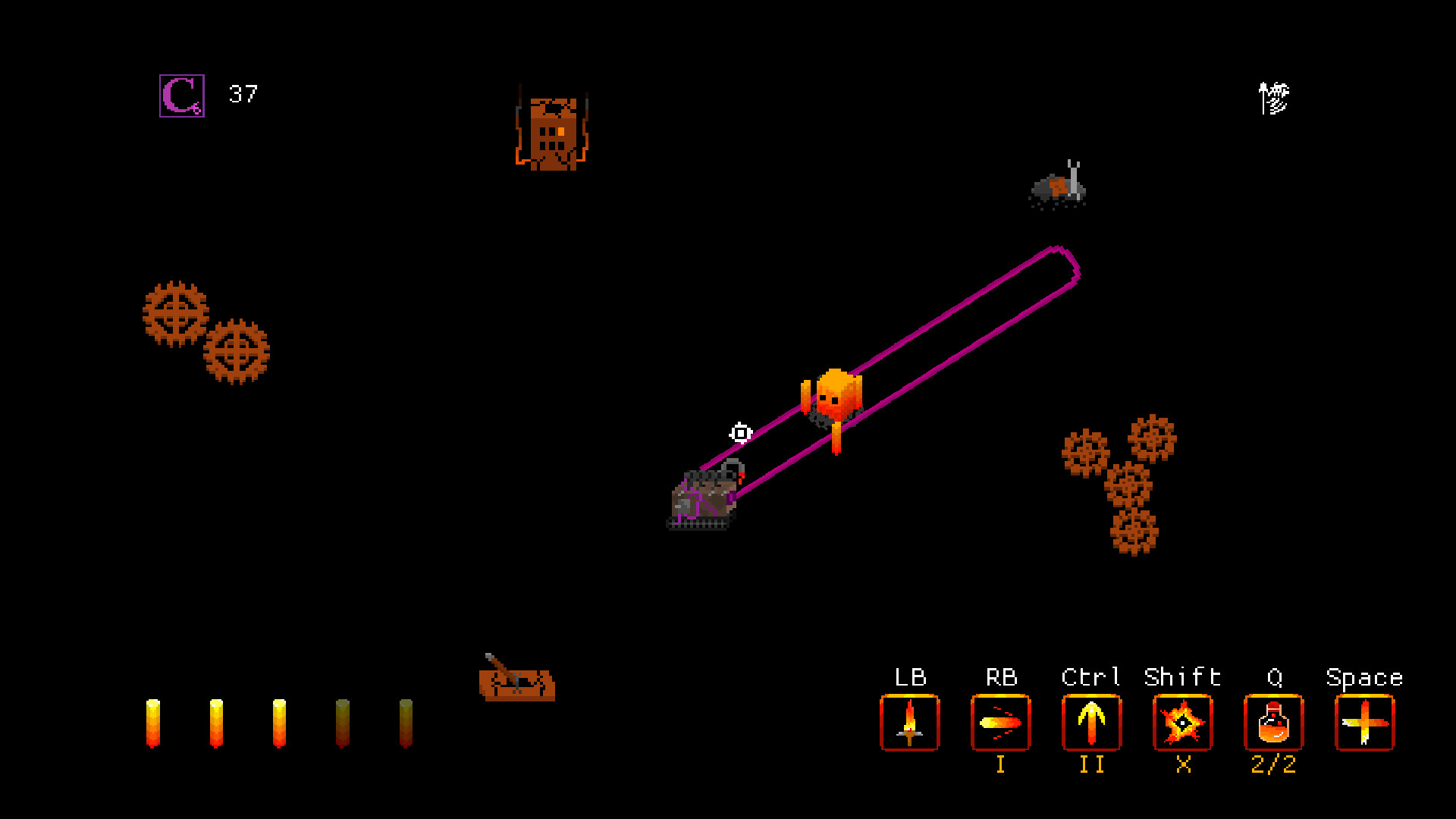This screenshot has height=819, width=1456.
Task: Click the RB fireball projectile ability icon
Action: [1001, 723]
